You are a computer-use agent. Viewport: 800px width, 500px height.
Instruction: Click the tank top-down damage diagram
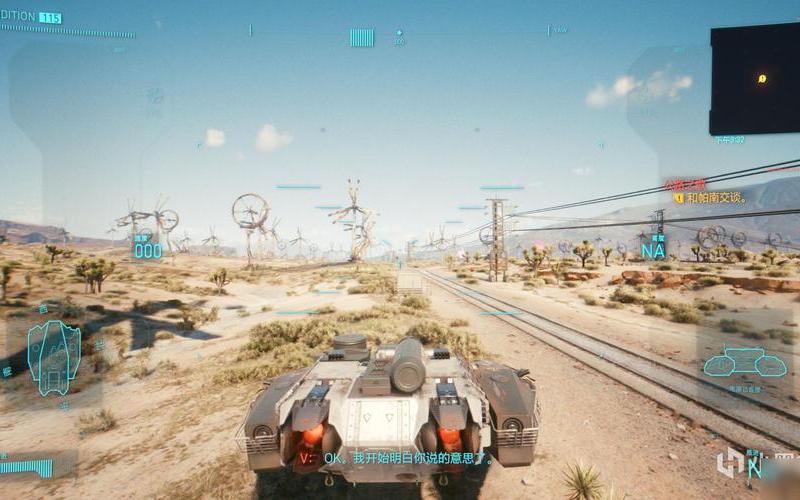coord(53,356)
